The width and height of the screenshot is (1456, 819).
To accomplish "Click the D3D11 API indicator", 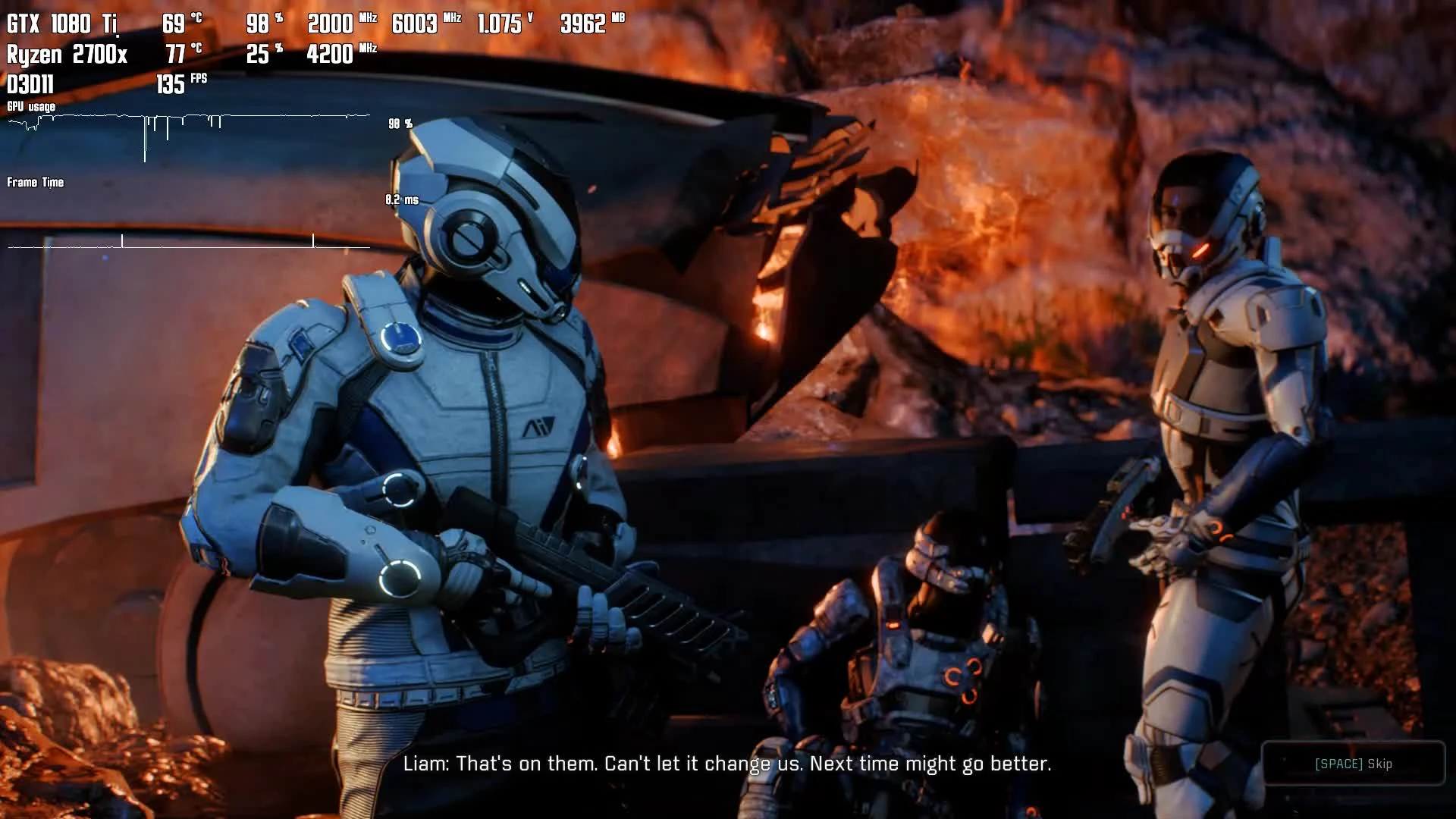I will point(30,85).
